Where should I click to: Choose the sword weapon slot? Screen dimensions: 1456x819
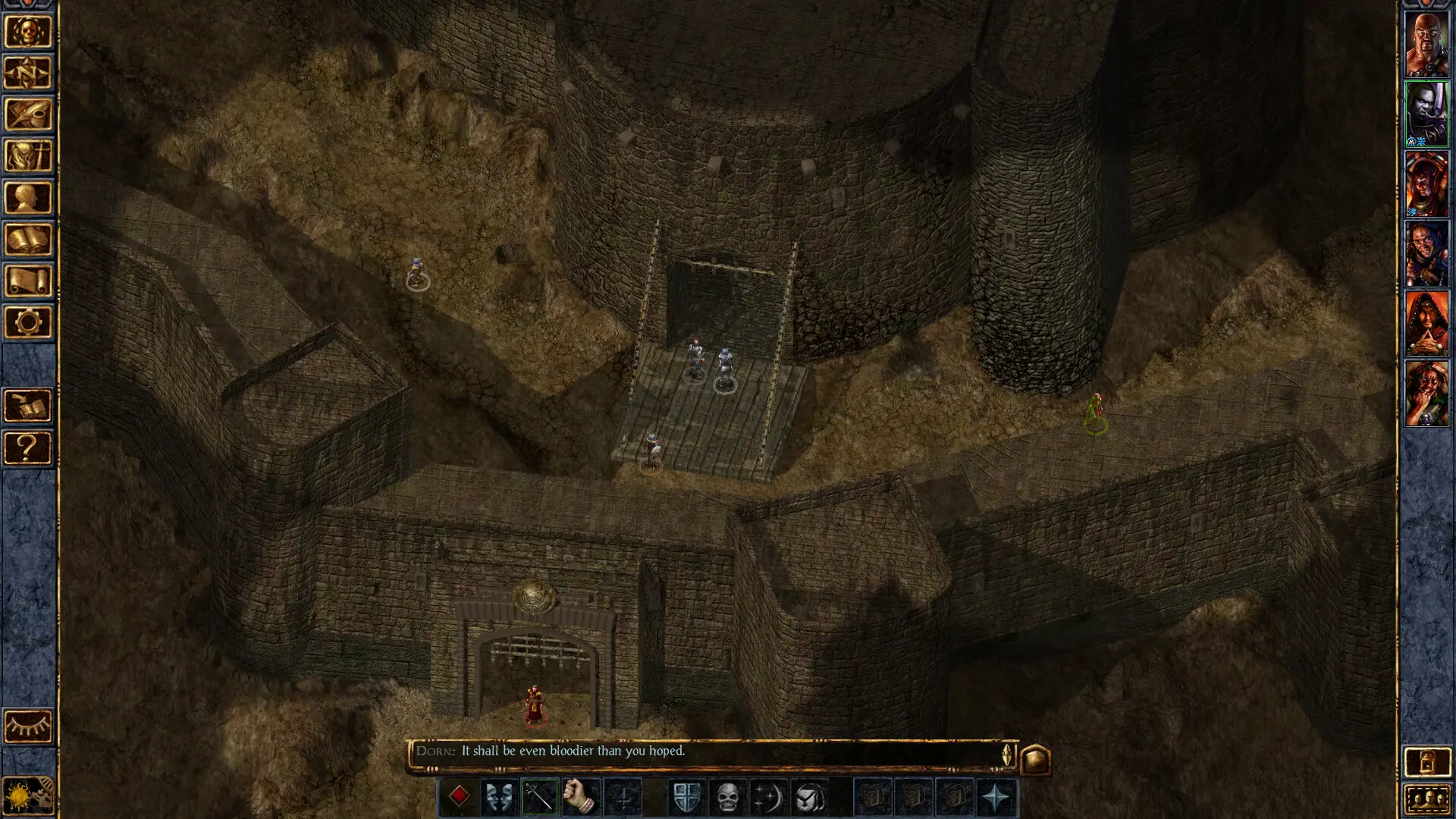click(x=540, y=797)
